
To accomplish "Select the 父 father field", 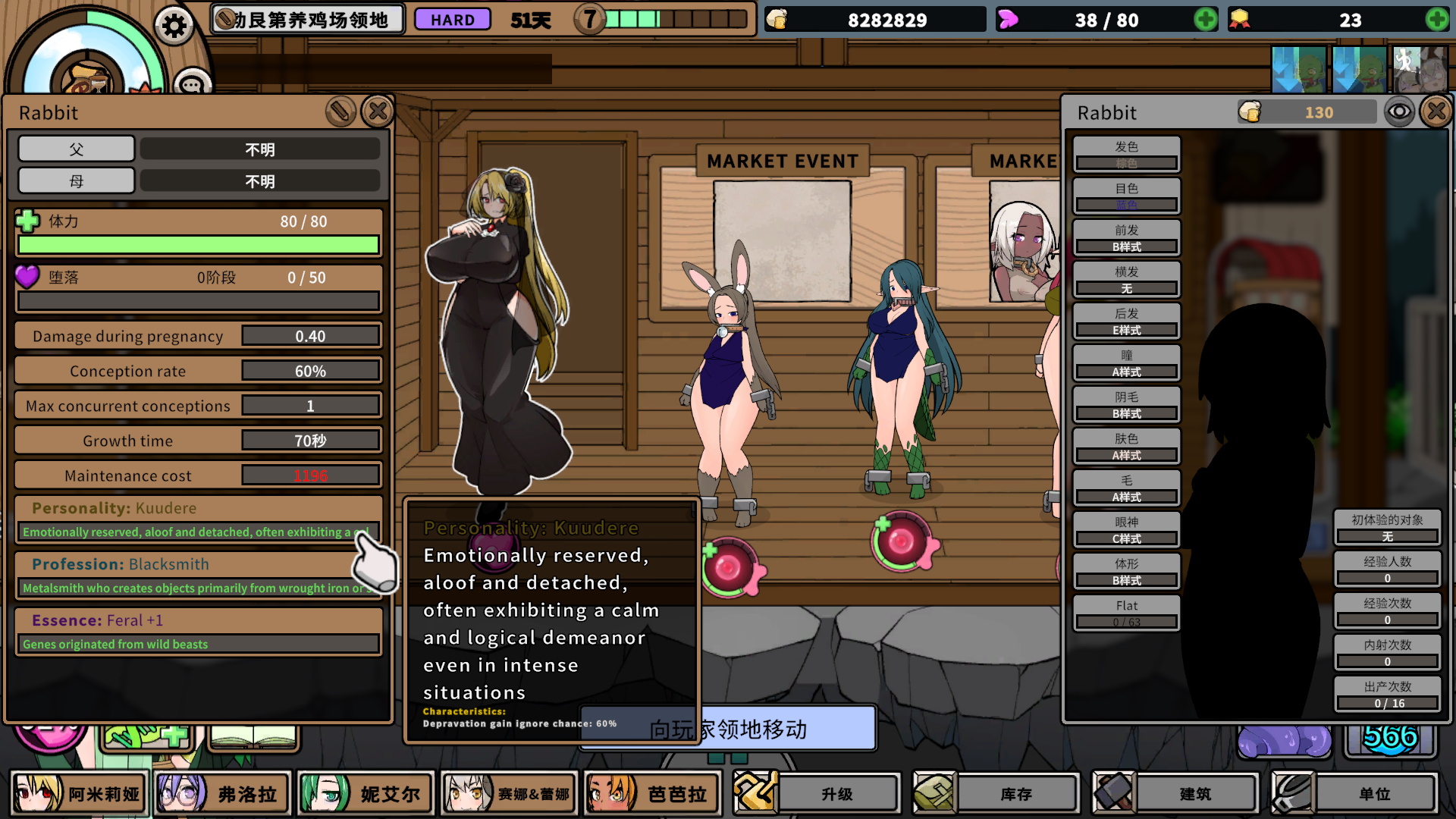I will point(77,149).
